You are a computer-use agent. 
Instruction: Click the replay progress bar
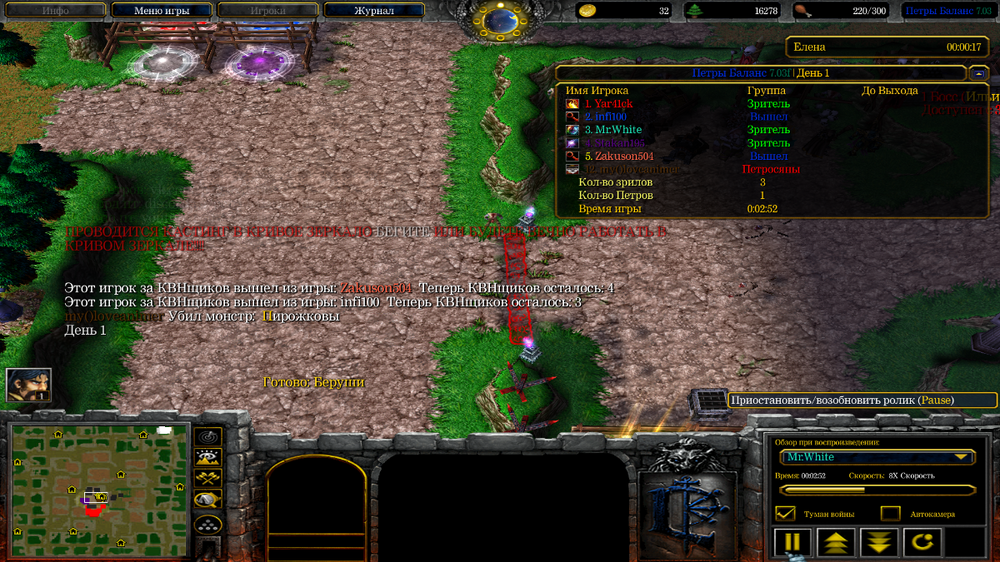pyautogui.click(x=877, y=490)
